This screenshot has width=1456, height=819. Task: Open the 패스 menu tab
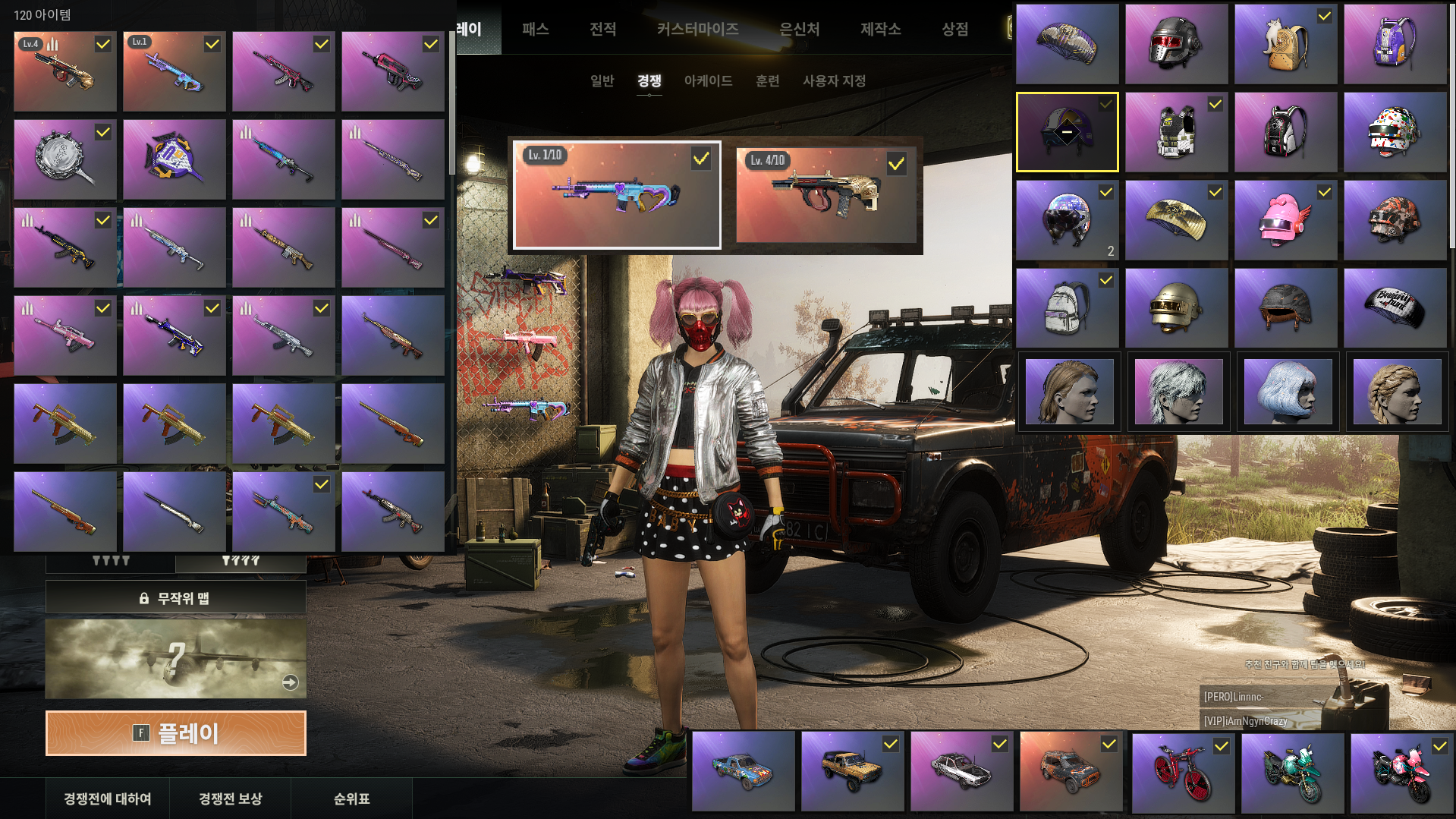535,29
